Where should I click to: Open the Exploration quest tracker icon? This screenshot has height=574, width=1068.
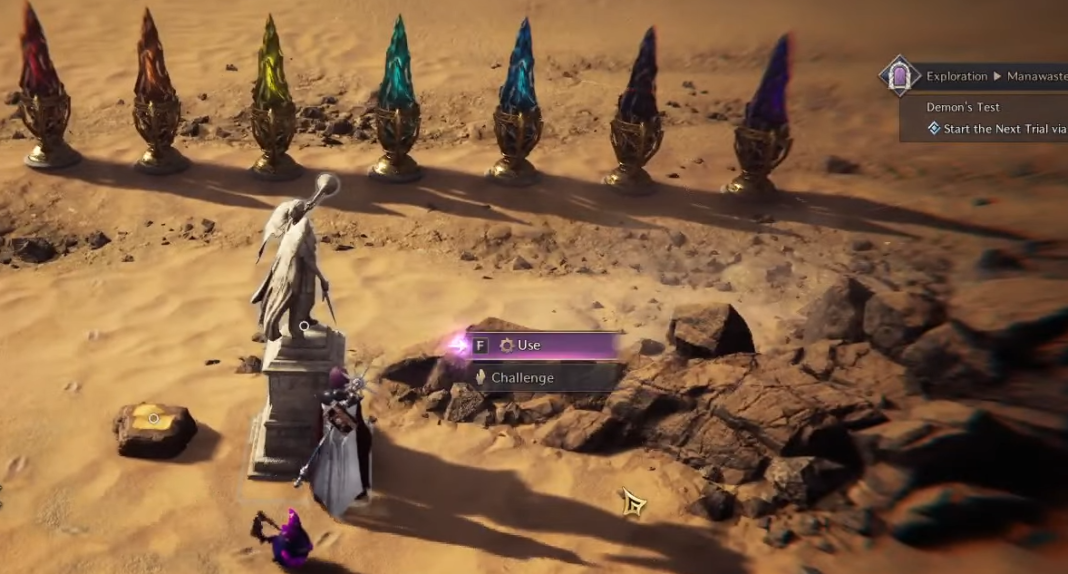(x=899, y=76)
